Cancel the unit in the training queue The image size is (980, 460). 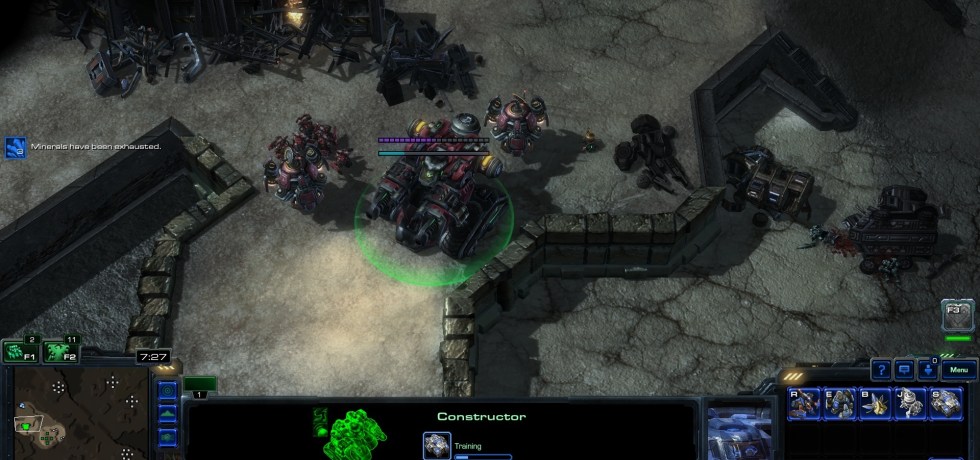coord(436,445)
